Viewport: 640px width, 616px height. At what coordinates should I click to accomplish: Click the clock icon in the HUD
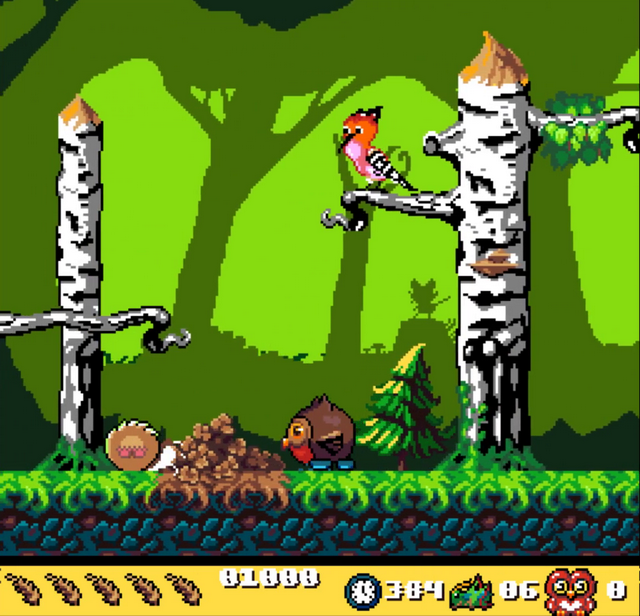coord(362,589)
